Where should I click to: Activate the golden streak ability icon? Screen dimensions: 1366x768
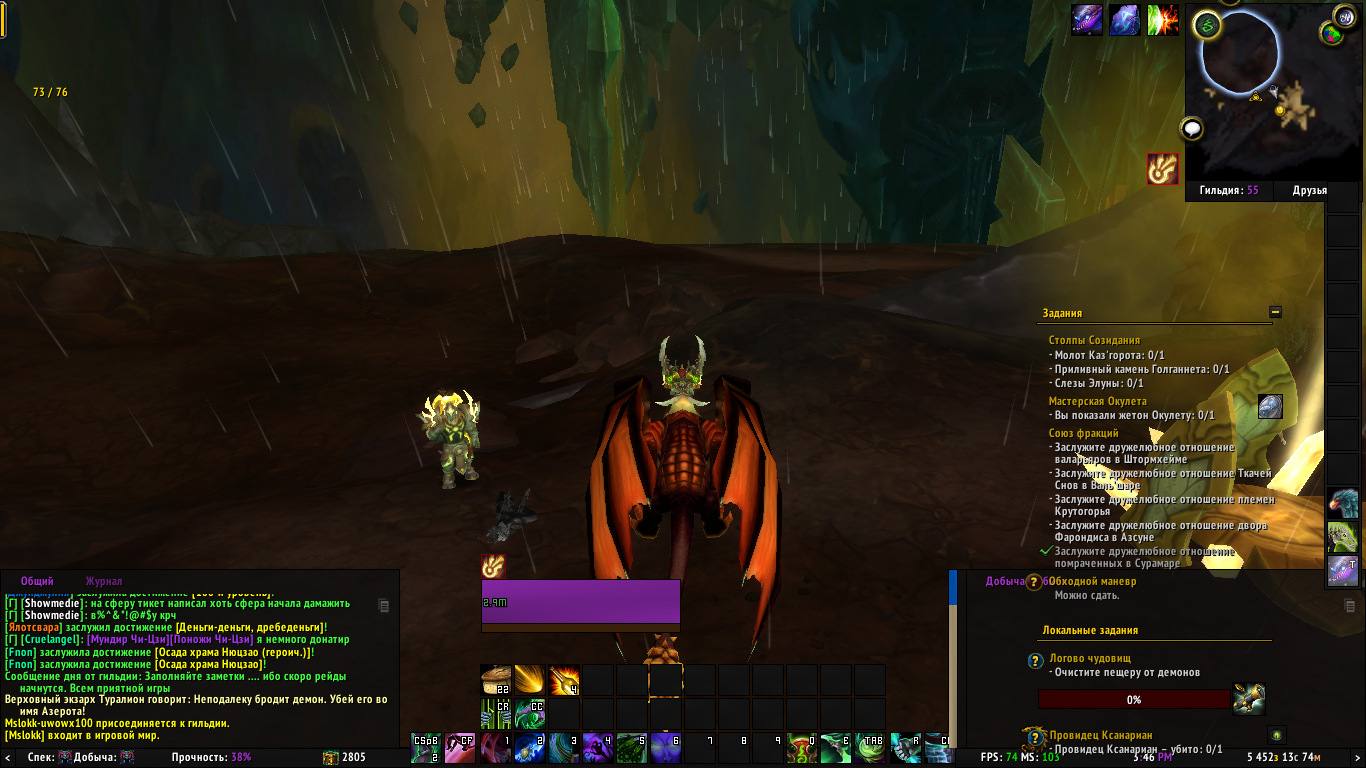[530, 680]
